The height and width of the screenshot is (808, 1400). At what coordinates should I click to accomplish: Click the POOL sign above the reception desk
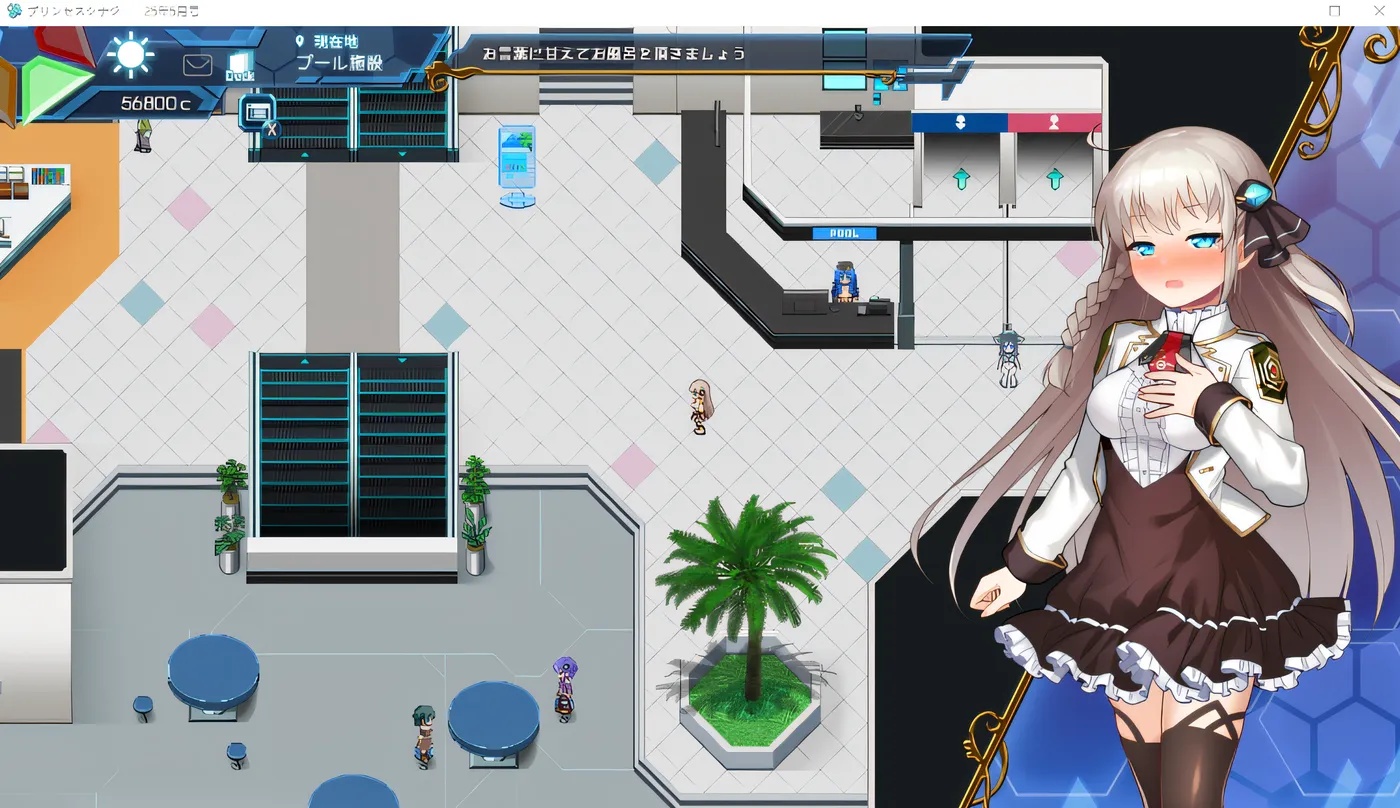[847, 232]
